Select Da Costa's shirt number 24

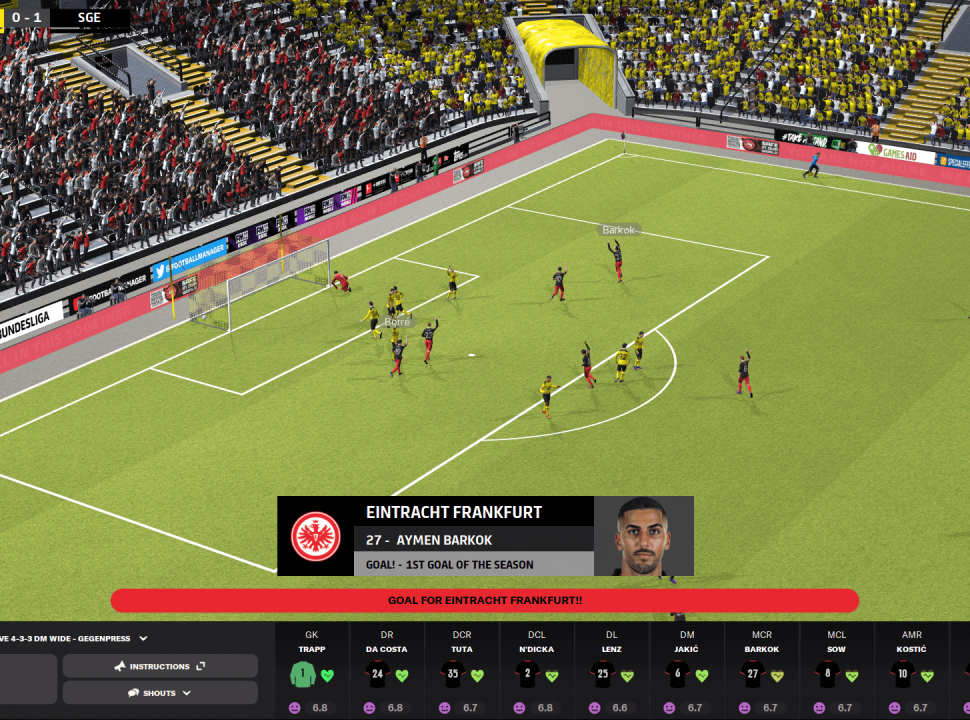pos(378,675)
